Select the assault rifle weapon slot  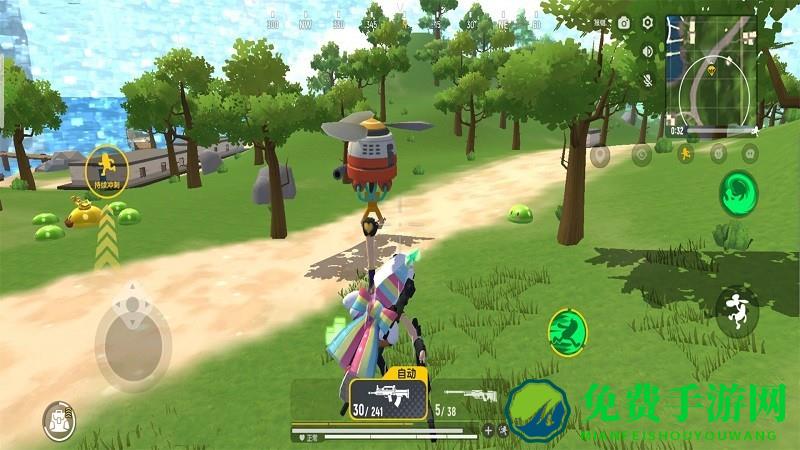pyautogui.click(x=388, y=398)
